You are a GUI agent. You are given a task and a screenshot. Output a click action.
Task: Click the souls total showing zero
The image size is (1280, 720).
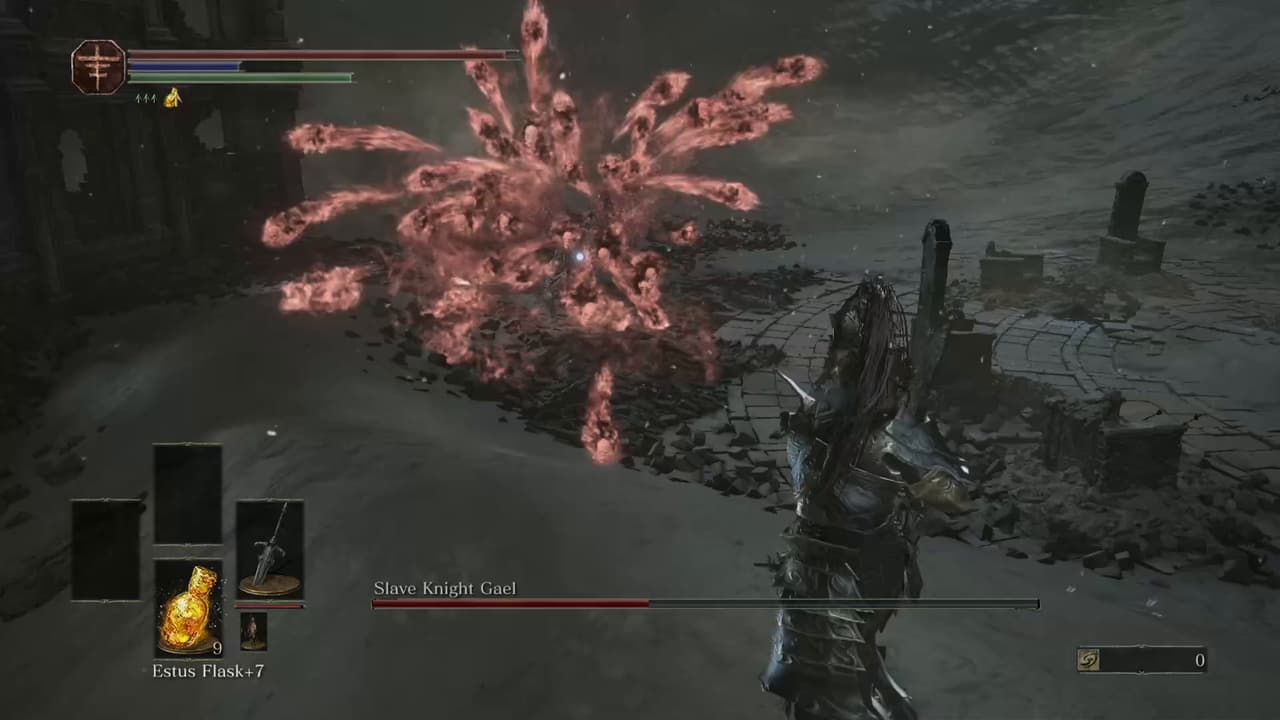1198,660
